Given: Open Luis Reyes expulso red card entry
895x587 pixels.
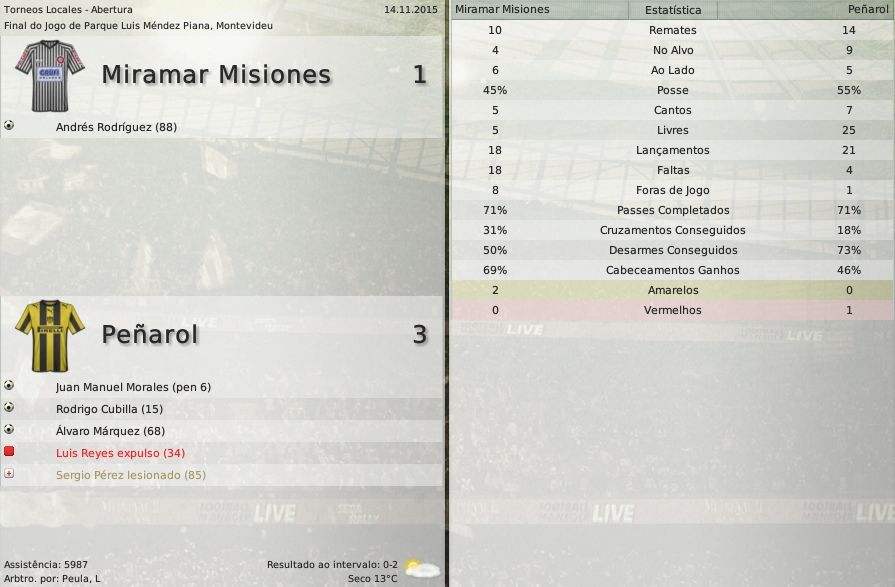Looking at the screenshot, I should (x=120, y=453).
